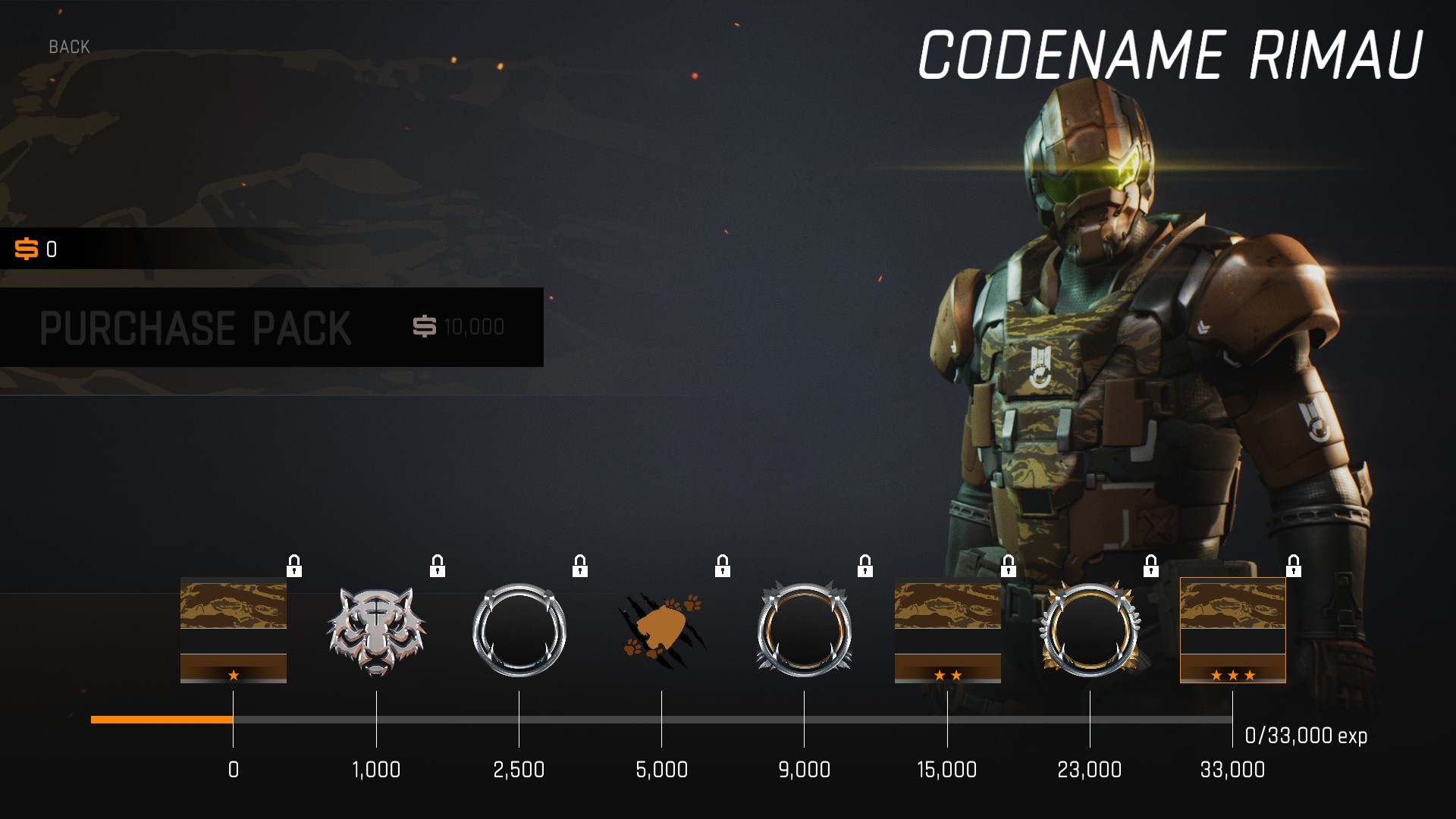Go back using the BACK button

coord(69,47)
